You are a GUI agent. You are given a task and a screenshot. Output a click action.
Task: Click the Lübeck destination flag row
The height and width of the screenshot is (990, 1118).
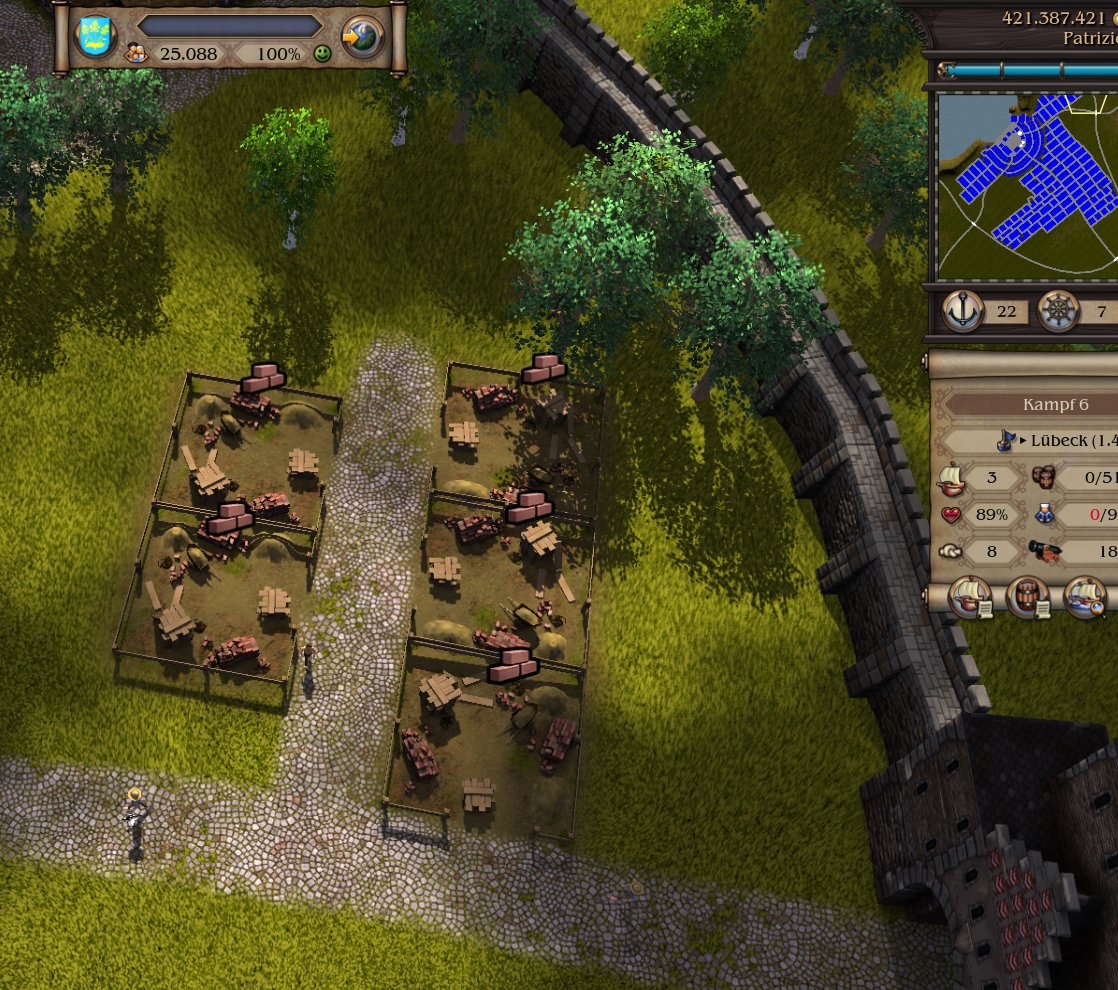point(1050,441)
